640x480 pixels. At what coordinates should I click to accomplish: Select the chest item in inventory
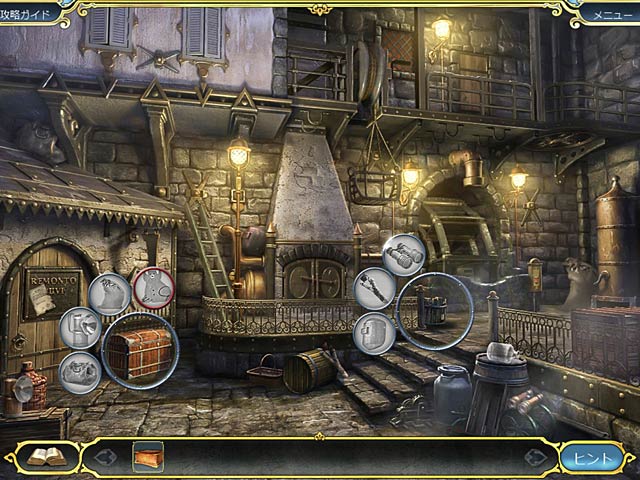[x=148, y=456]
